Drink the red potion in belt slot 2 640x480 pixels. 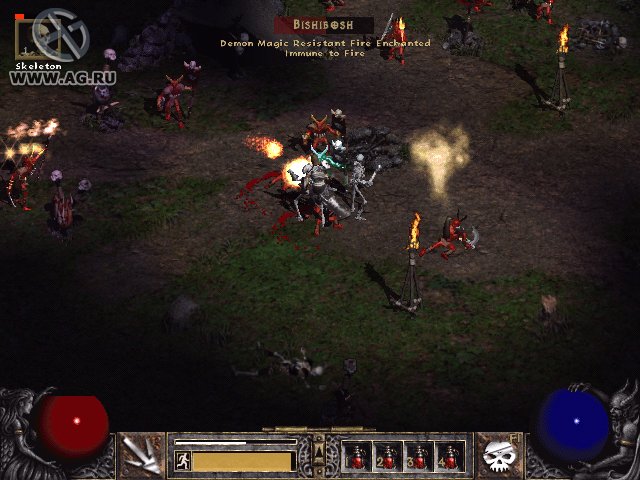387,456
